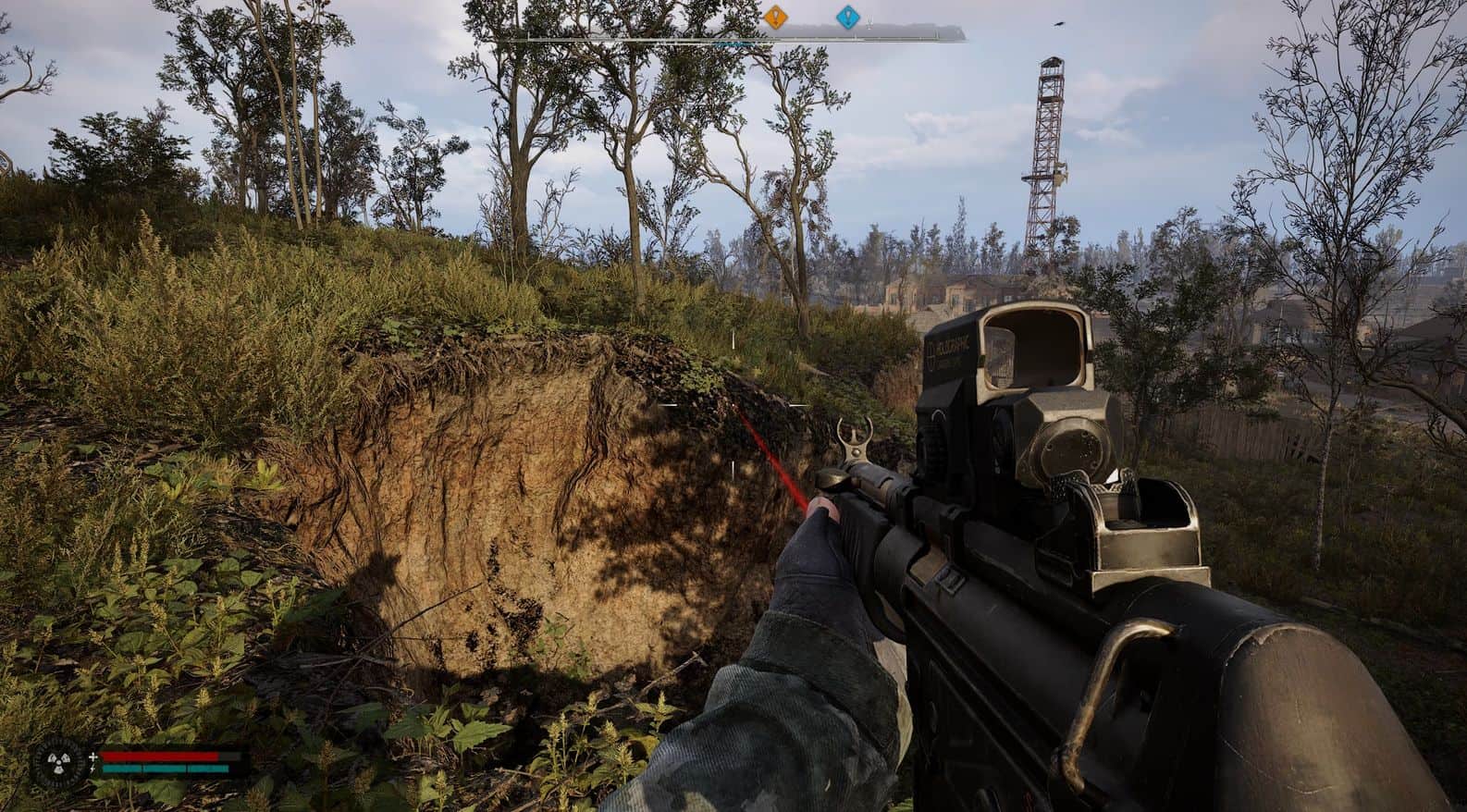Click the radiation indicator icon
1467x812 pixels.
coord(51,763)
